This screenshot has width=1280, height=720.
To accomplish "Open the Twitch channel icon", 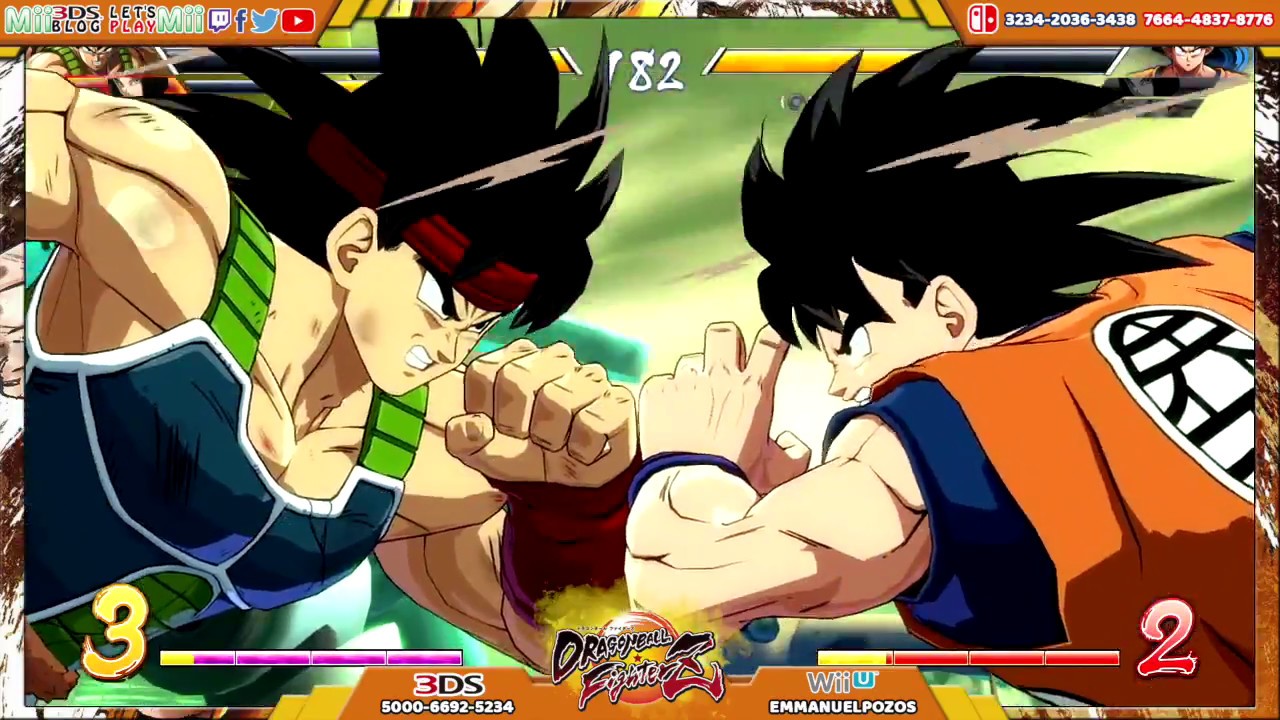I will click(221, 20).
